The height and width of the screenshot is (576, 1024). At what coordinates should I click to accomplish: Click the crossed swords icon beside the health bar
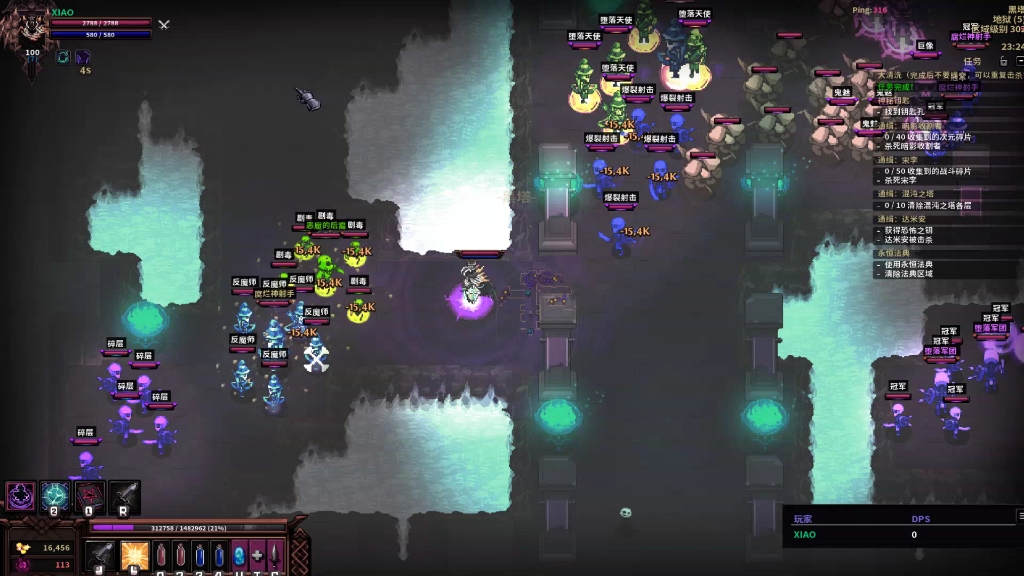pyautogui.click(x=164, y=24)
